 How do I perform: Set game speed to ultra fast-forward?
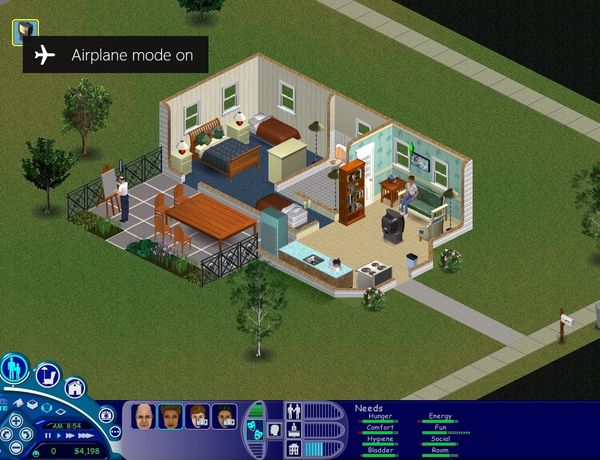pos(84,435)
